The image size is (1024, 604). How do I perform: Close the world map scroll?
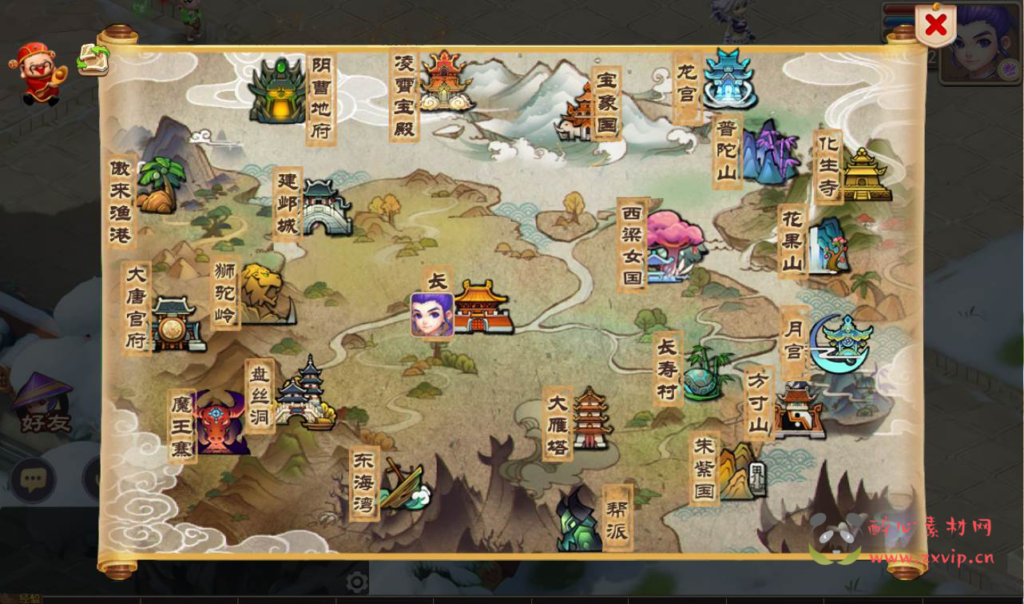[x=935, y=26]
